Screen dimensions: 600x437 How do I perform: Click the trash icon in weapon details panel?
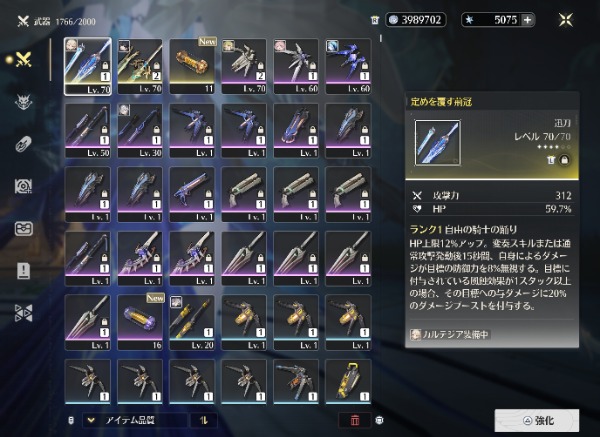pyautogui.click(x=551, y=159)
